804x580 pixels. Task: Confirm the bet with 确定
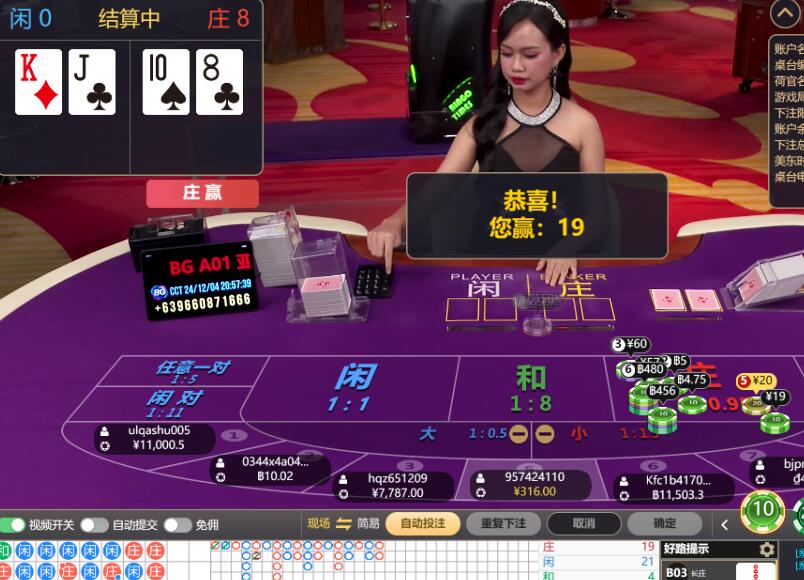pos(664,523)
